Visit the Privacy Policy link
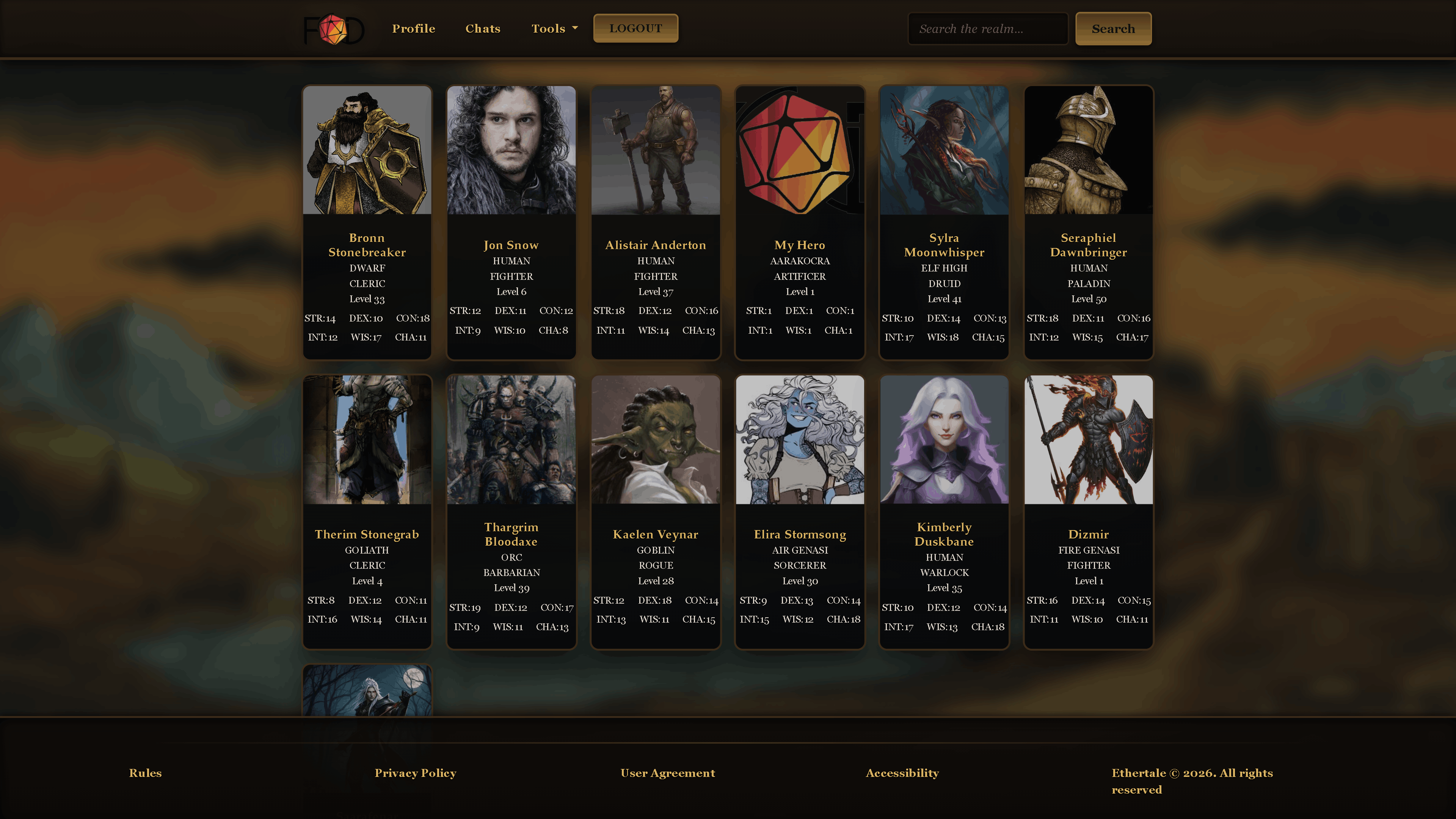 click(416, 773)
